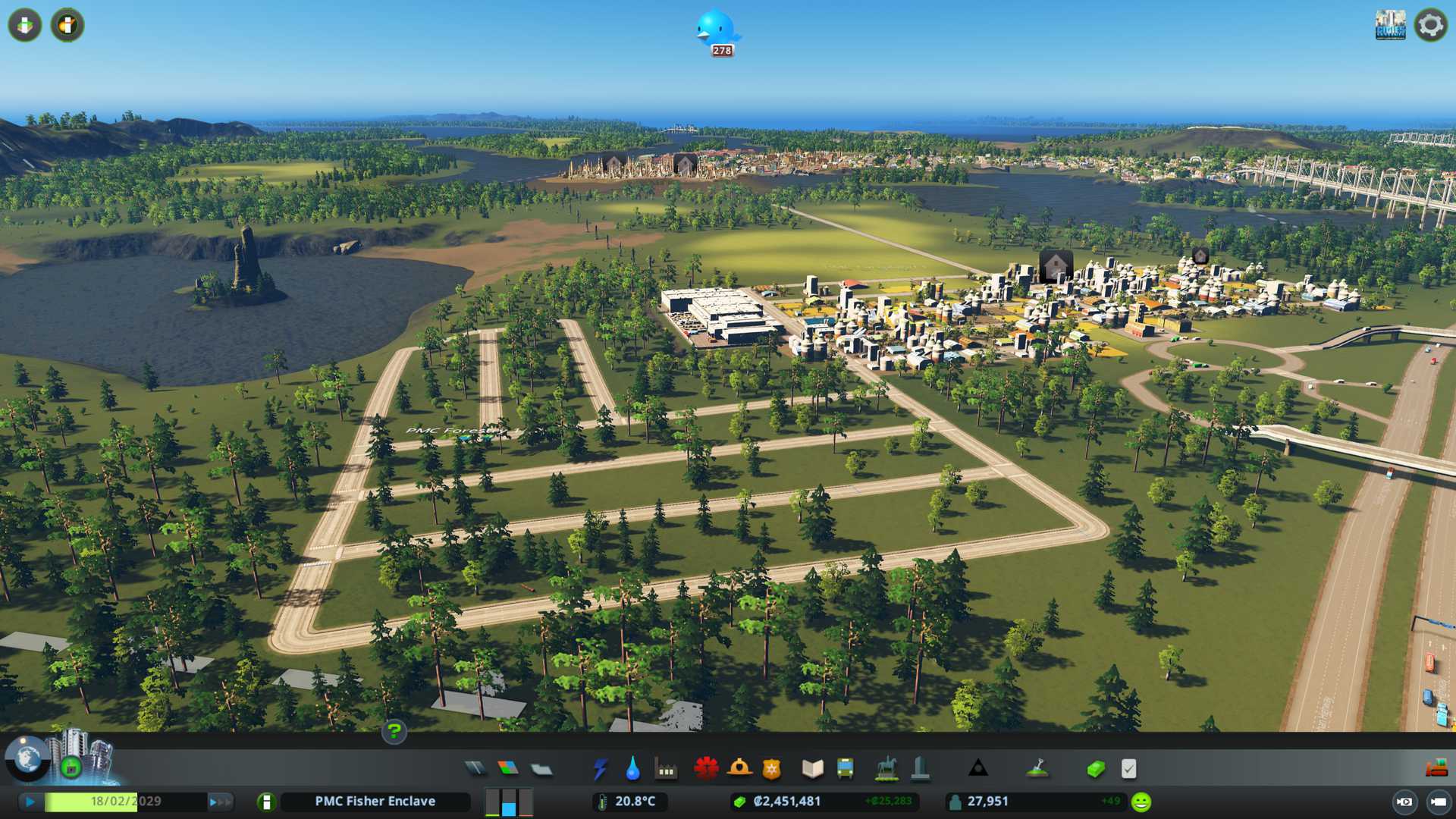Open the Healthcare red cross menu
This screenshot has height=819, width=1456.
coord(706,769)
